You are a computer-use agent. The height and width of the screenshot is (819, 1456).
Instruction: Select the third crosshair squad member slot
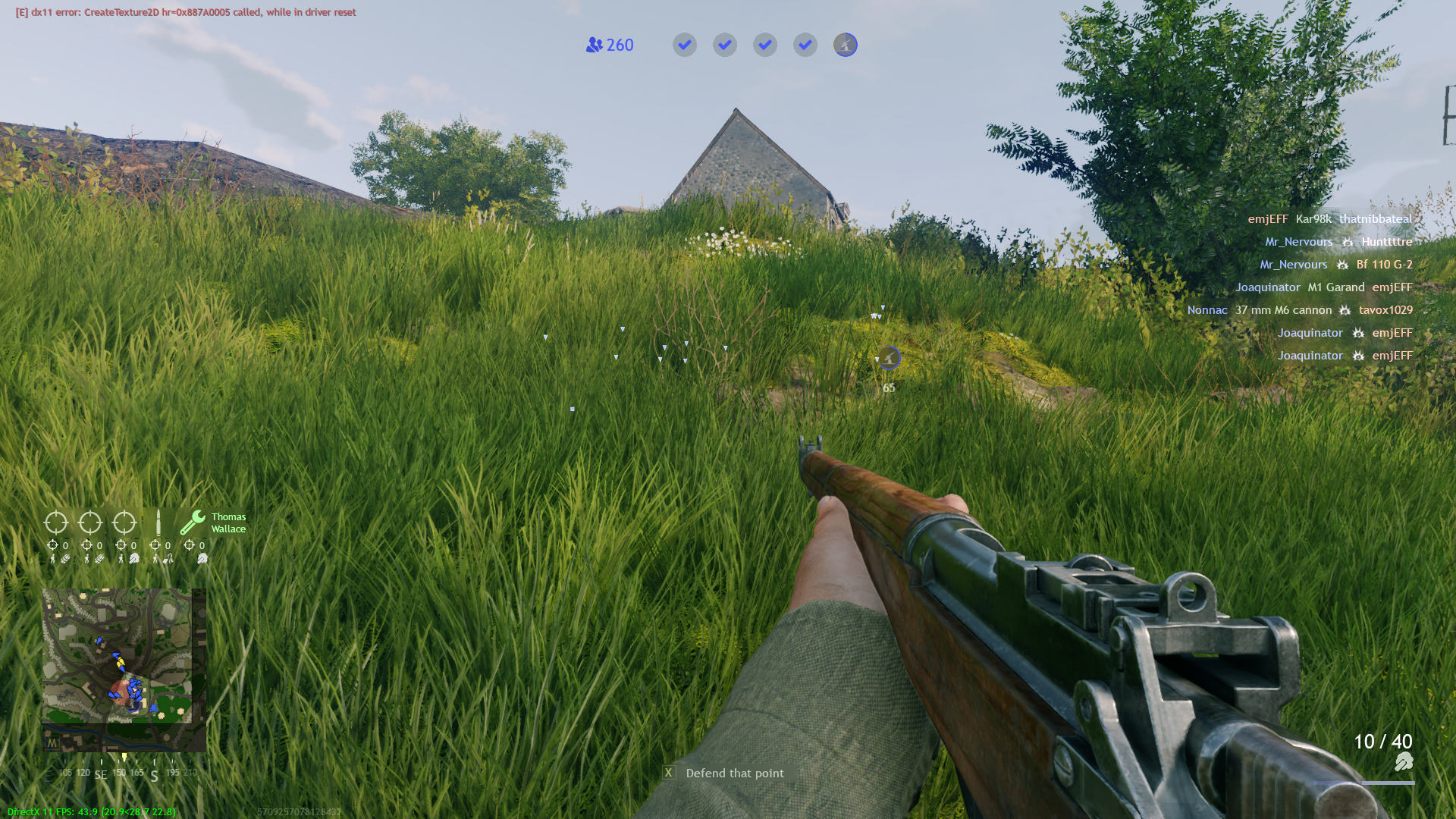tap(123, 522)
